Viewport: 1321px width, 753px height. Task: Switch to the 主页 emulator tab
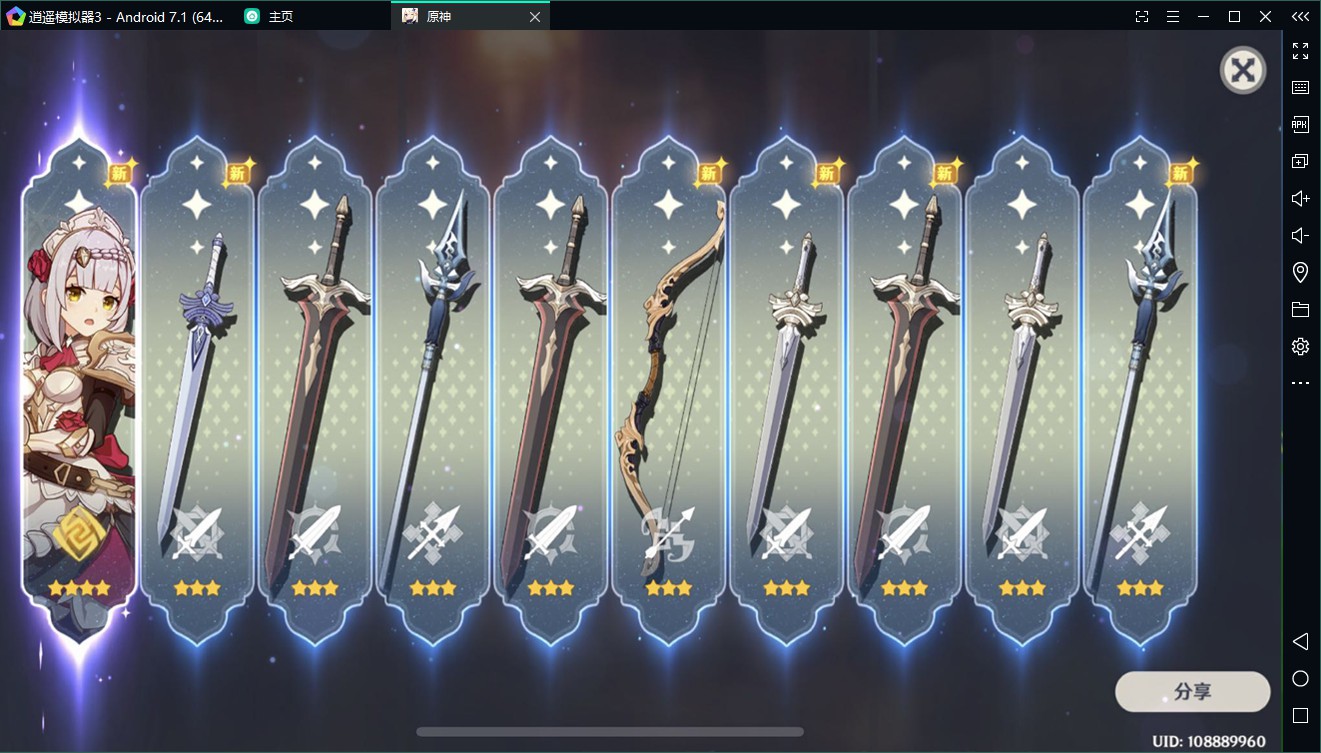280,16
